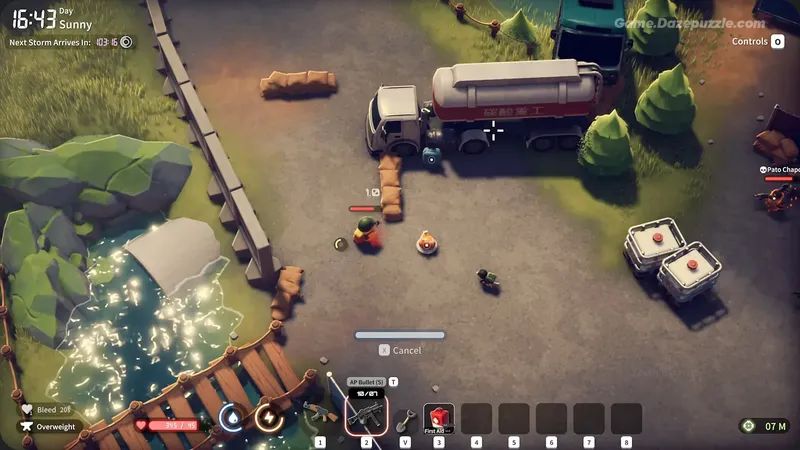Image resolution: width=800 pixels, height=450 pixels.
Task: Use the First Aid kit slot
Action: click(x=438, y=418)
